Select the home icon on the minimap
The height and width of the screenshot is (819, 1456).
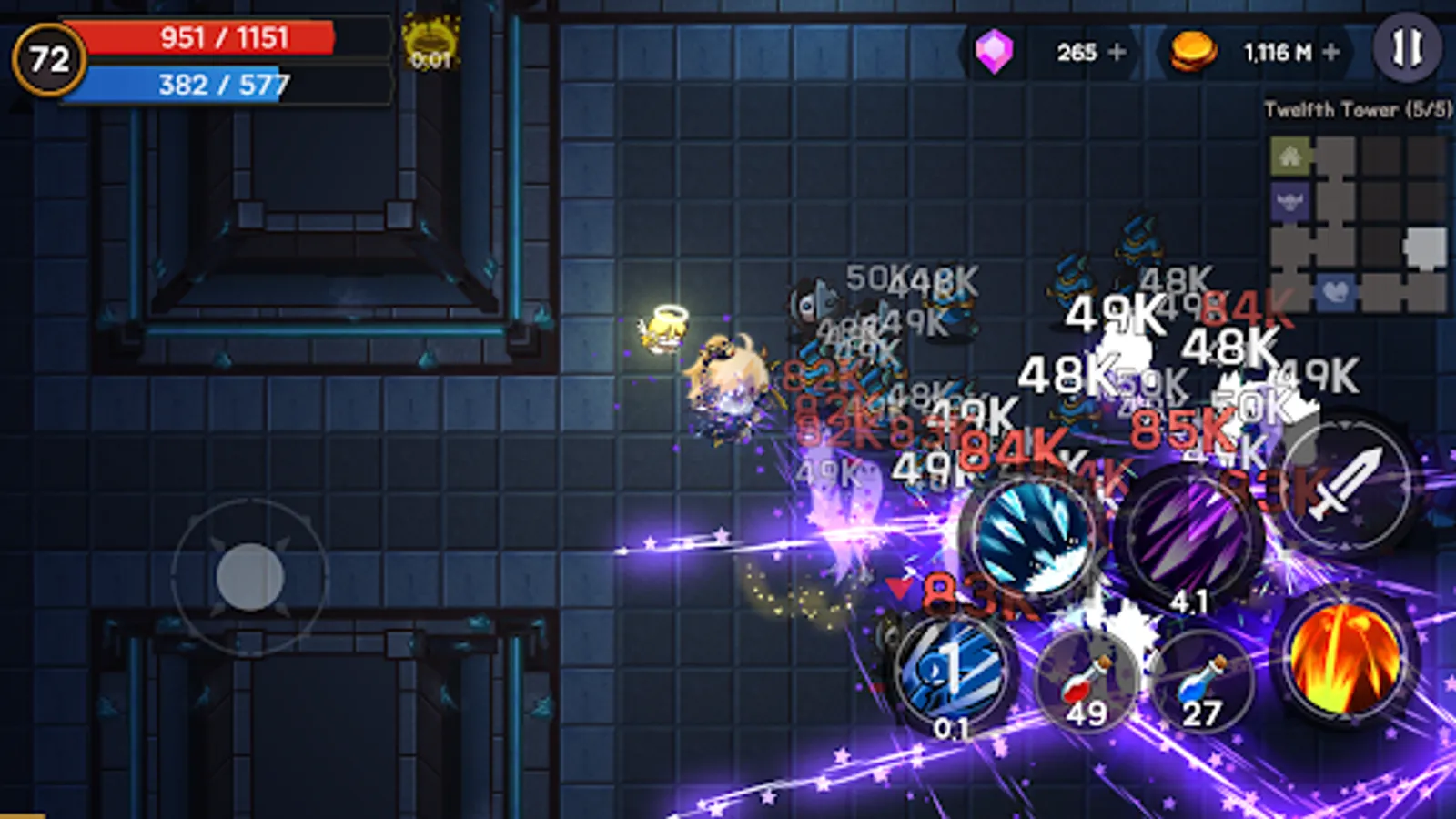point(1290,157)
